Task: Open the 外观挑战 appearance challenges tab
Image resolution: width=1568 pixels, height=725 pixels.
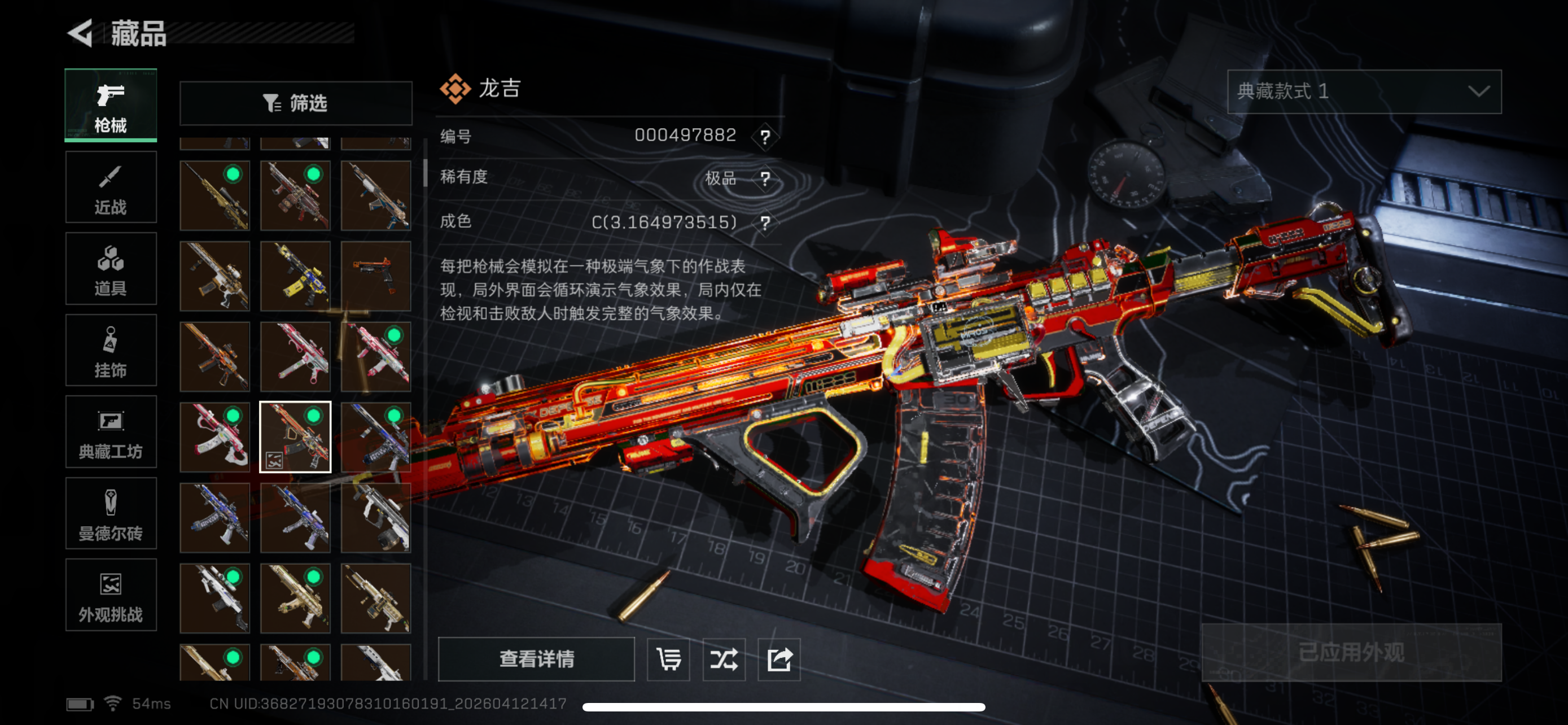Action: click(111, 595)
